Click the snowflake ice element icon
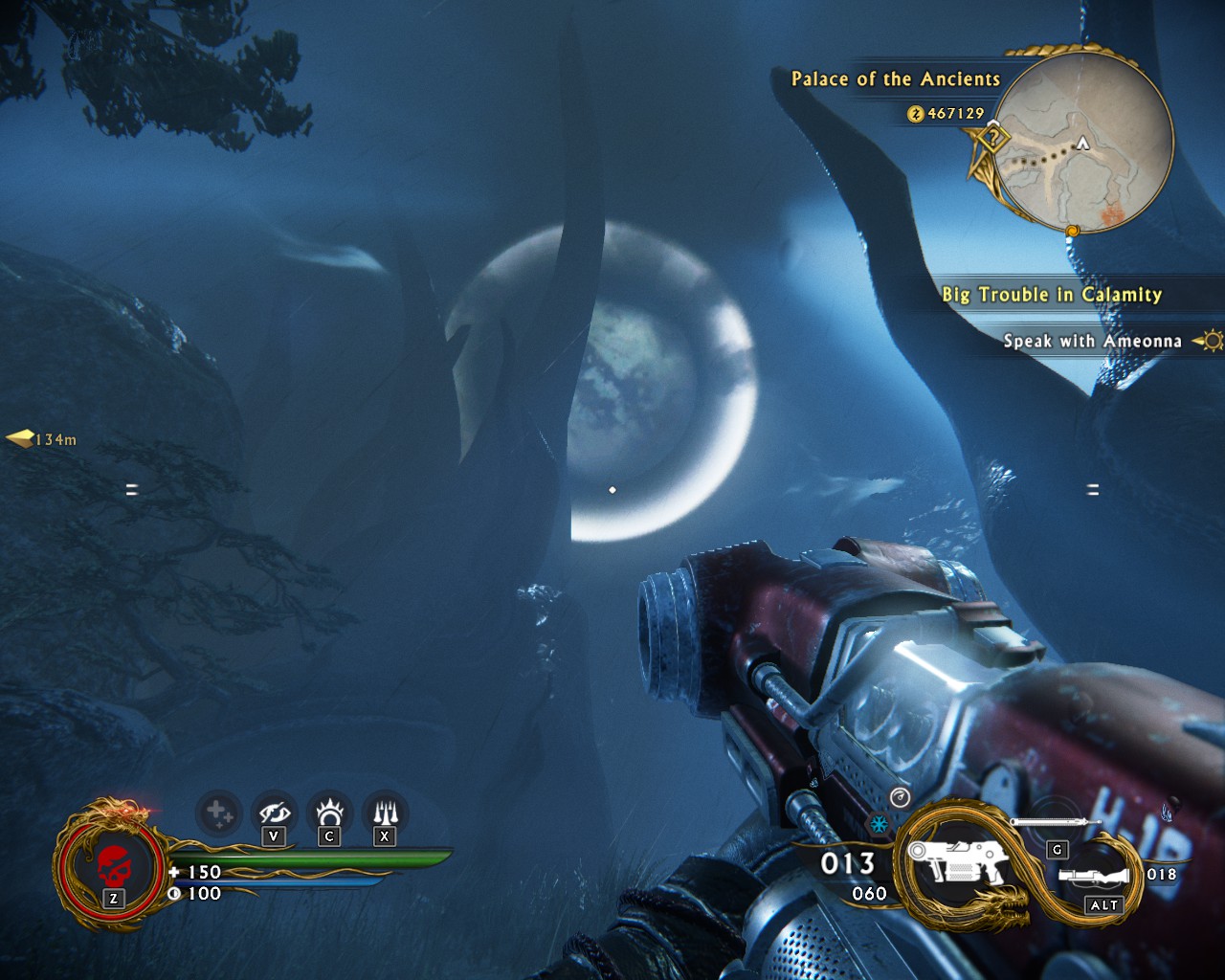The image size is (1225, 980). click(x=878, y=824)
